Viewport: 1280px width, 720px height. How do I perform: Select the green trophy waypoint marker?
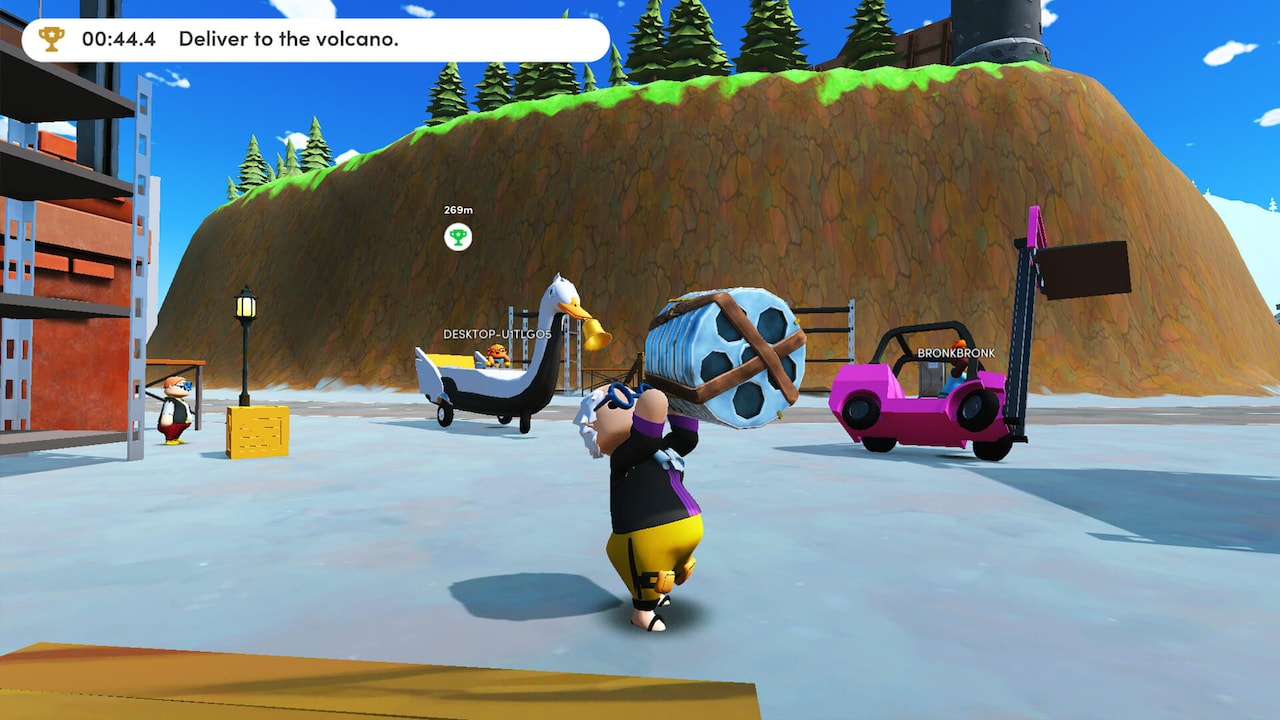(x=458, y=238)
